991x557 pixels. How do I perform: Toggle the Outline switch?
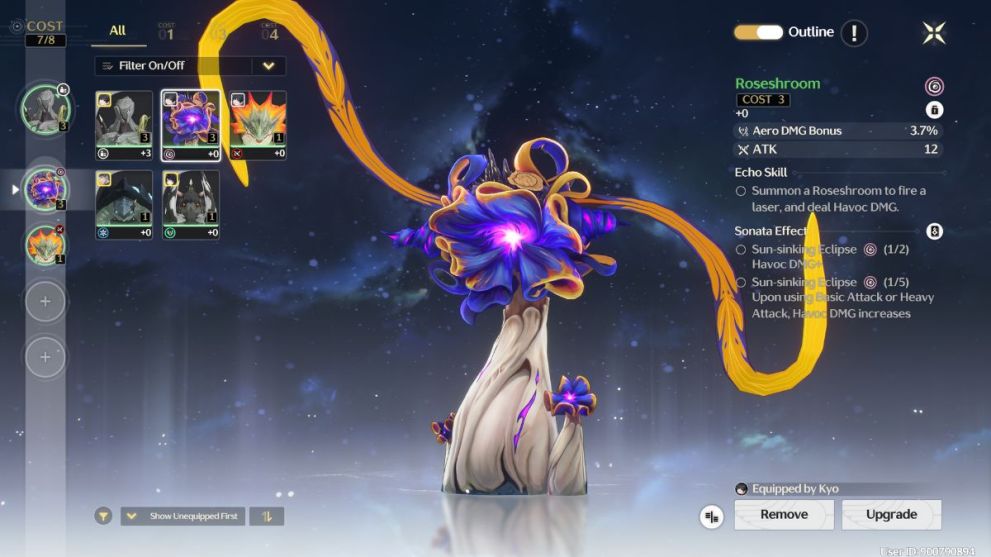coord(759,32)
